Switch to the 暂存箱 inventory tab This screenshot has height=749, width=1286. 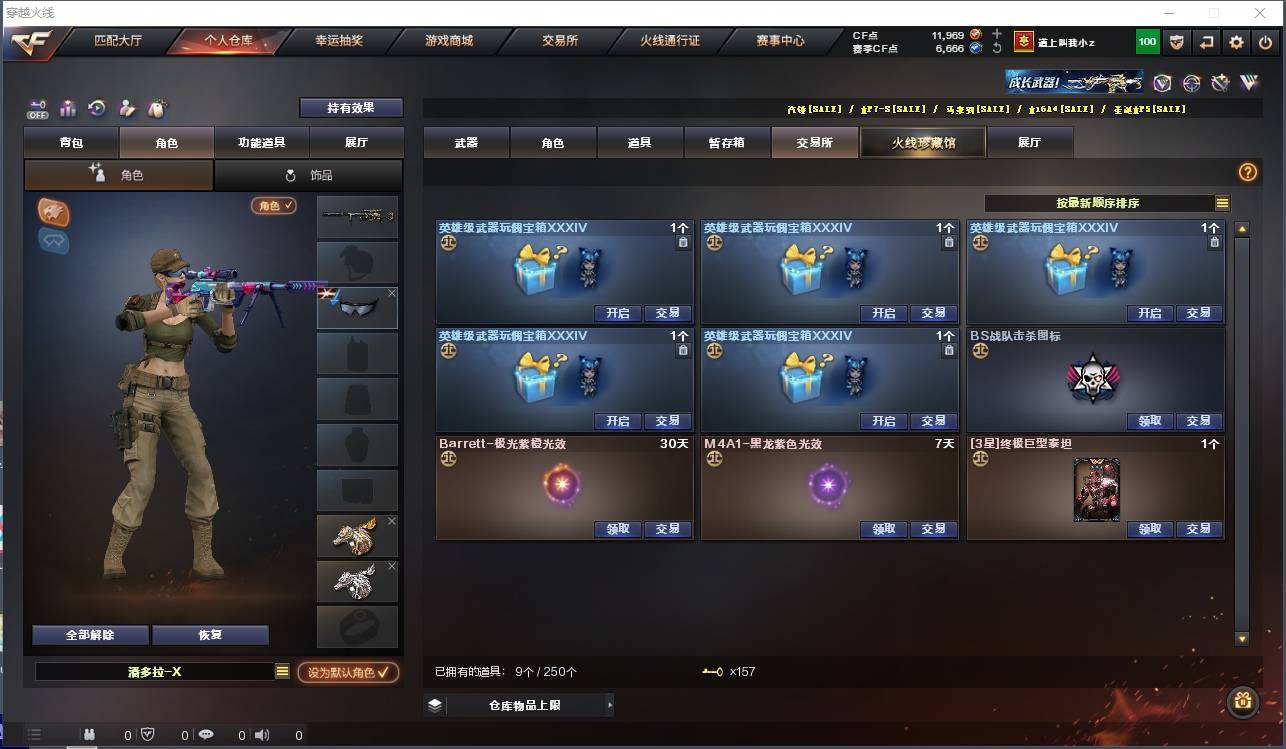tap(725, 142)
